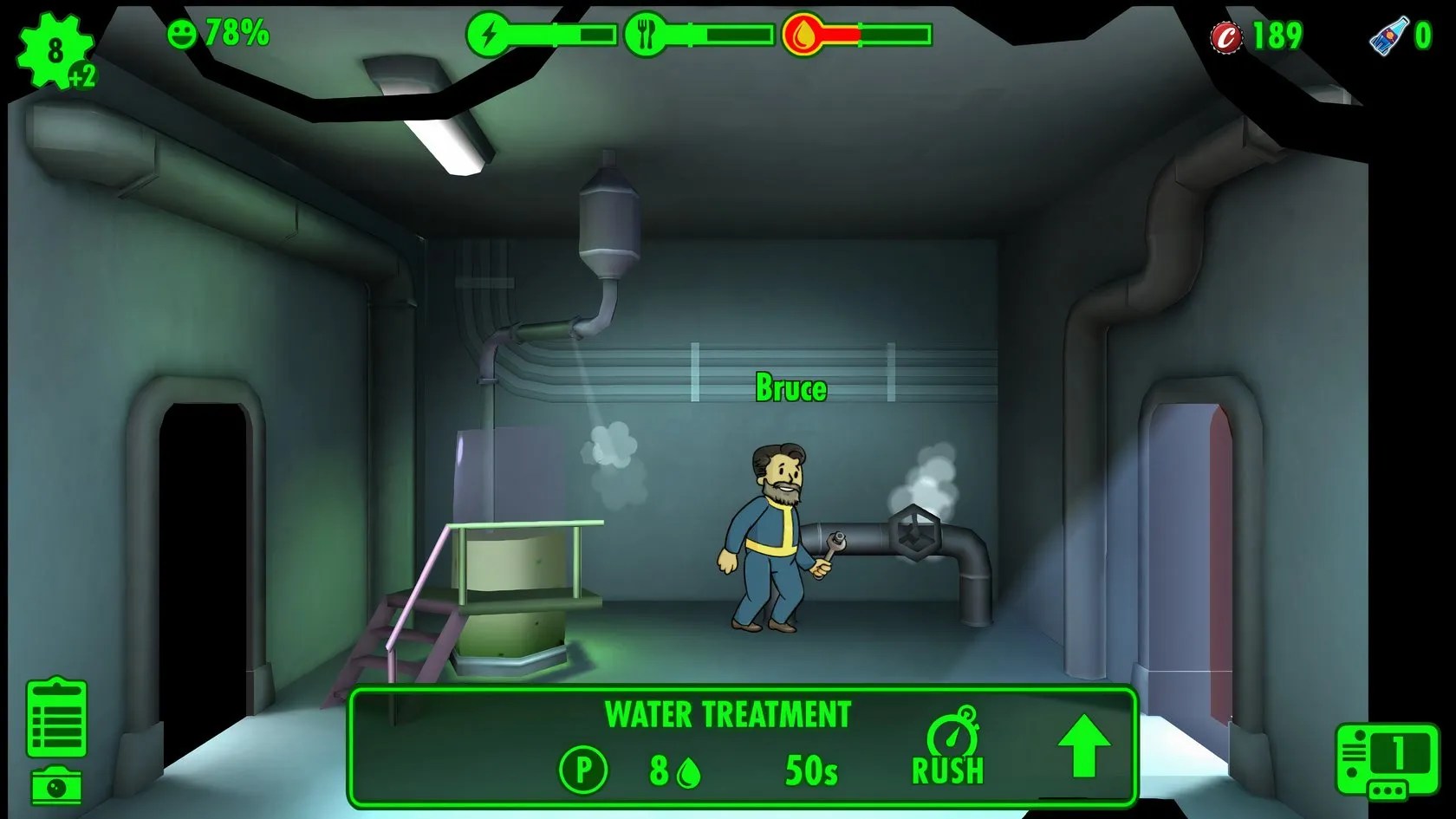Open the camera screenshot tool
The width and height of the screenshot is (1456, 819).
[x=54, y=787]
